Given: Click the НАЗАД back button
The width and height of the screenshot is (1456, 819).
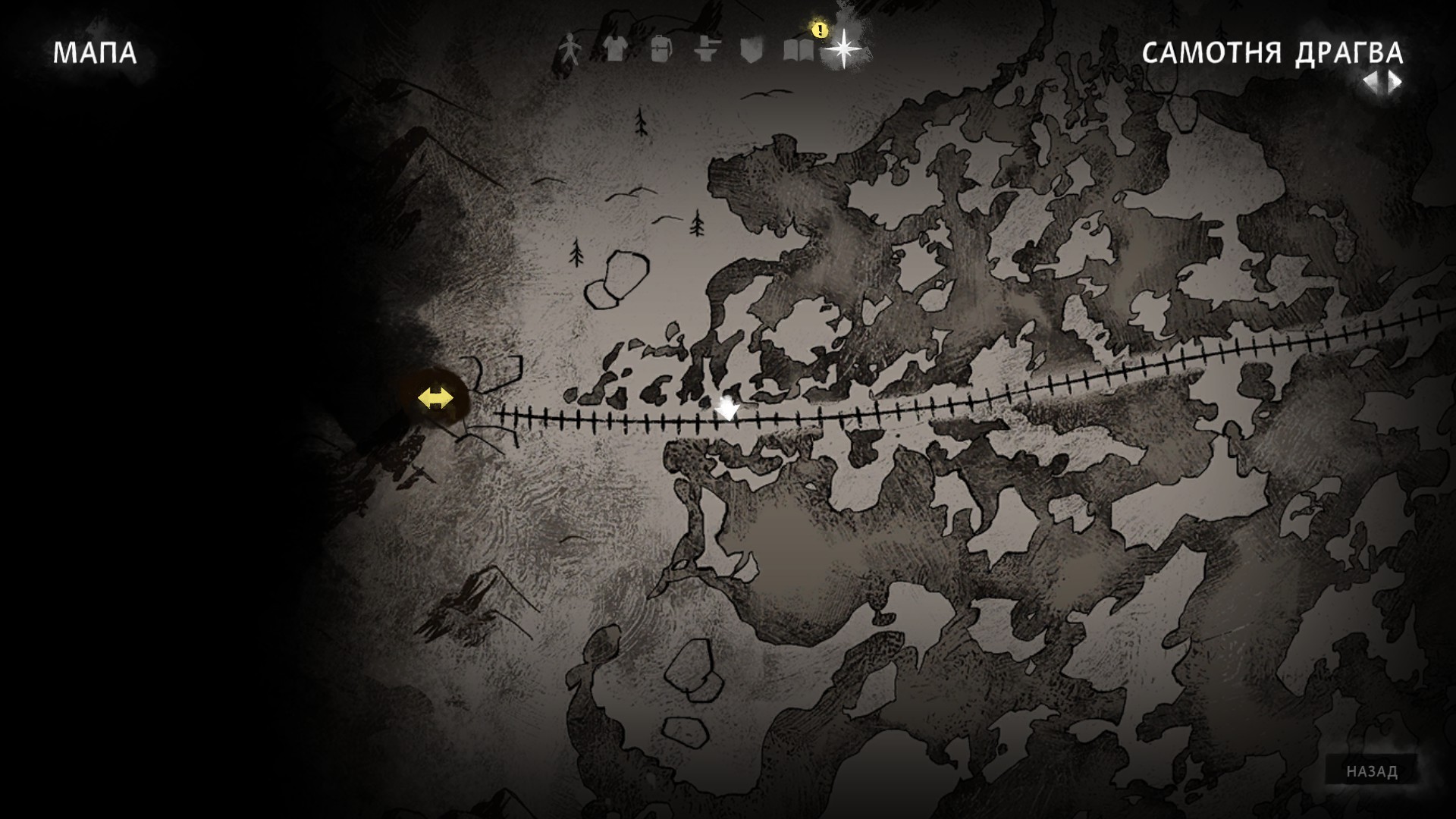Looking at the screenshot, I should pyautogui.click(x=1372, y=771).
